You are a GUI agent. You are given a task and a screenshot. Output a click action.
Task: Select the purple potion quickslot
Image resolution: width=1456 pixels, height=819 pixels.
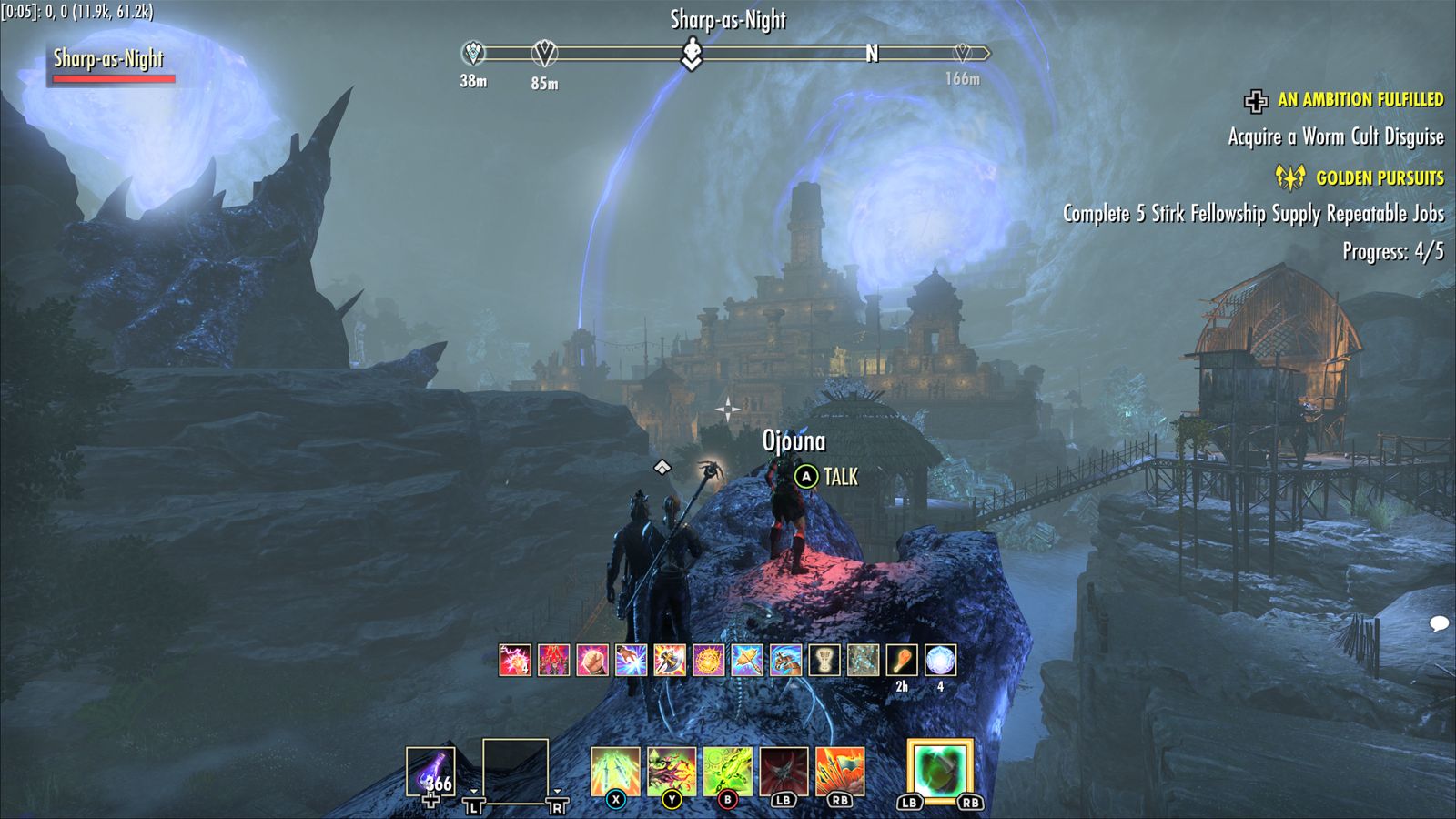[430, 772]
